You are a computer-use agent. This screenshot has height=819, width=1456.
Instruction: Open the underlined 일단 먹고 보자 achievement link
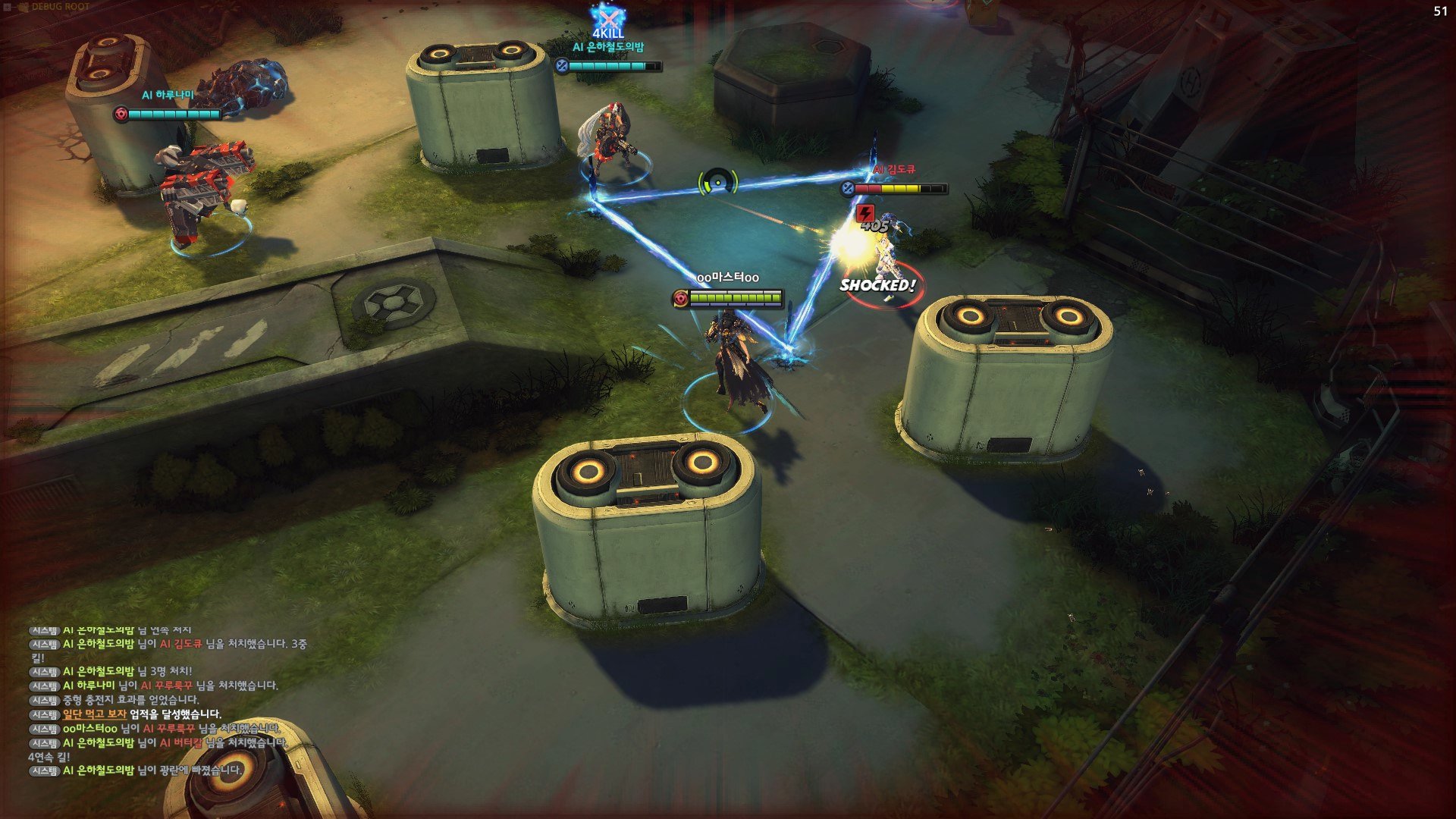pyautogui.click(x=94, y=714)
